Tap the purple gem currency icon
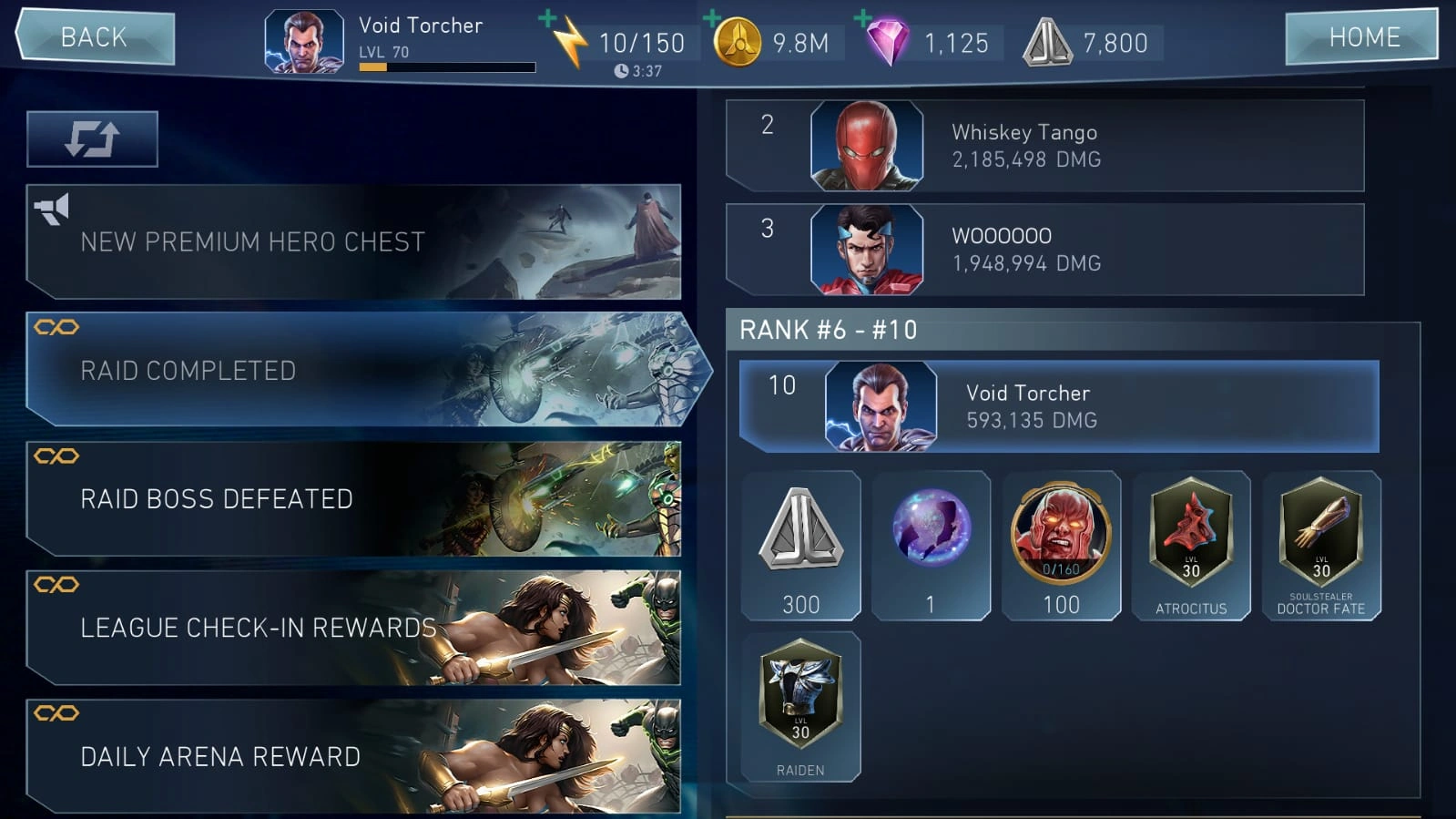Screen dimensions: 1456x819 (889, 41)
